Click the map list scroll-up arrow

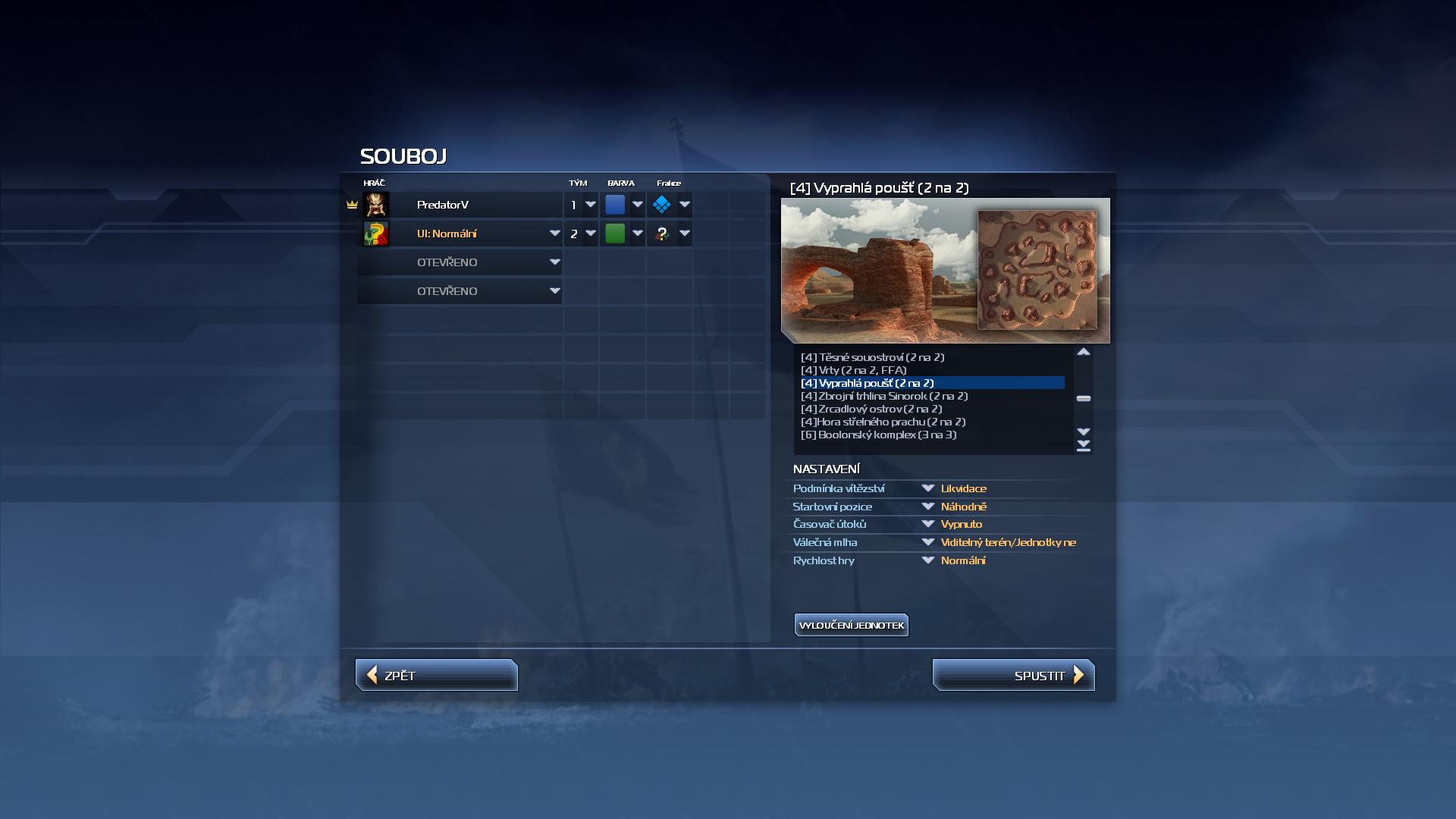click(1084, 352)
